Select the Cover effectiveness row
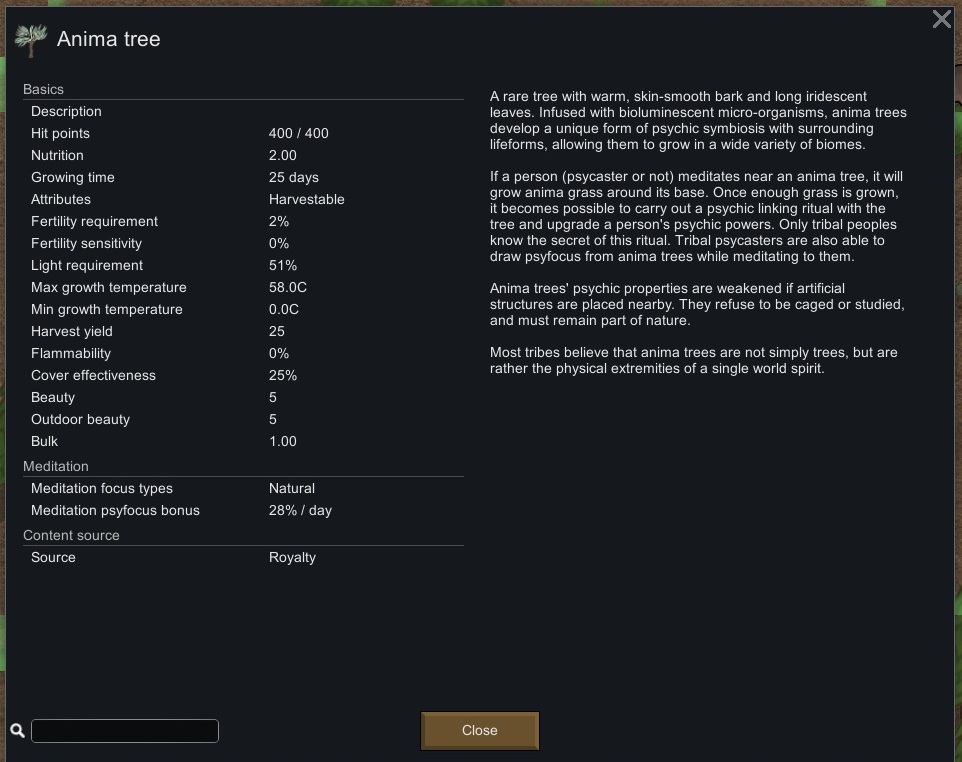 click(x=243, y=375)
